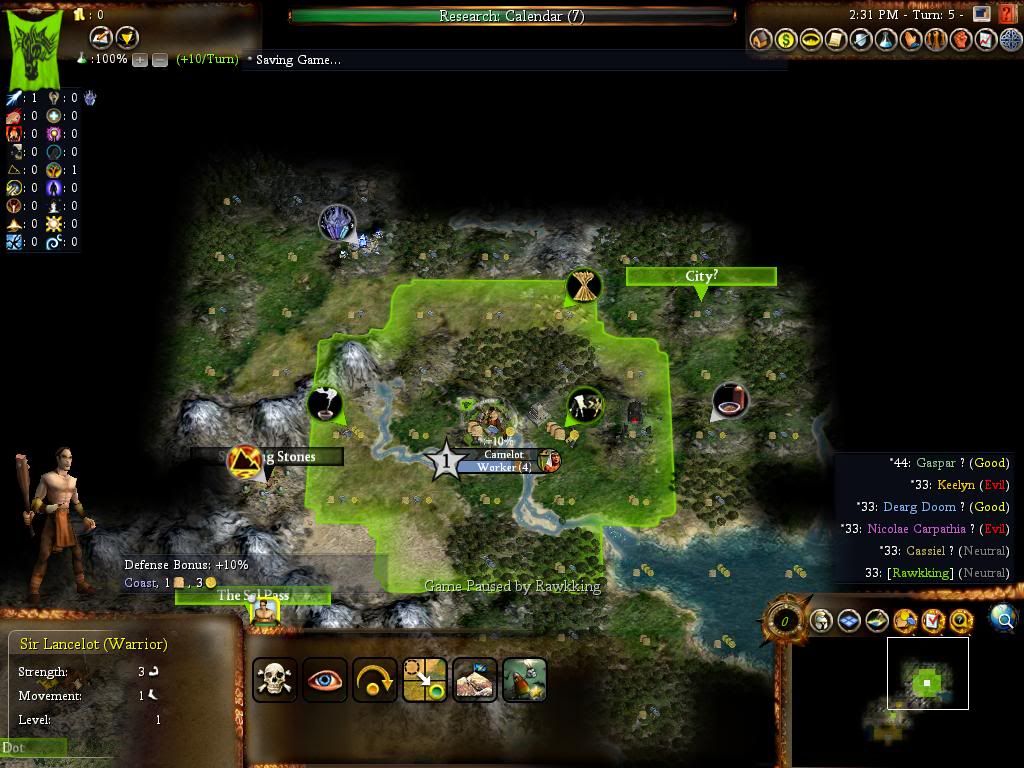Skip turn with the curved arrow button
This screenshot has width=1024, height=768.
pos(375,680)
